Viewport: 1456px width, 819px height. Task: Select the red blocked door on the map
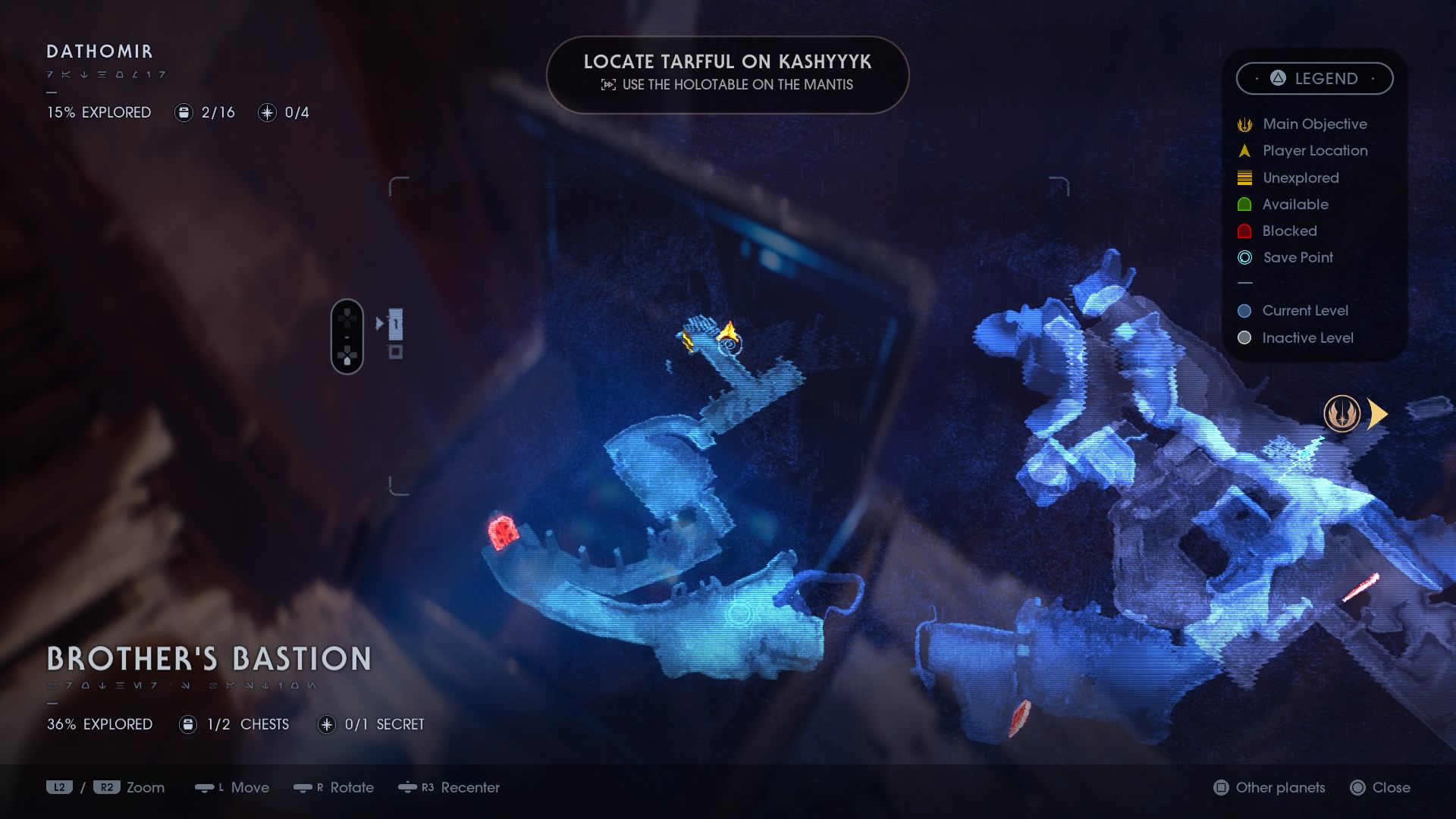[503, 533]
